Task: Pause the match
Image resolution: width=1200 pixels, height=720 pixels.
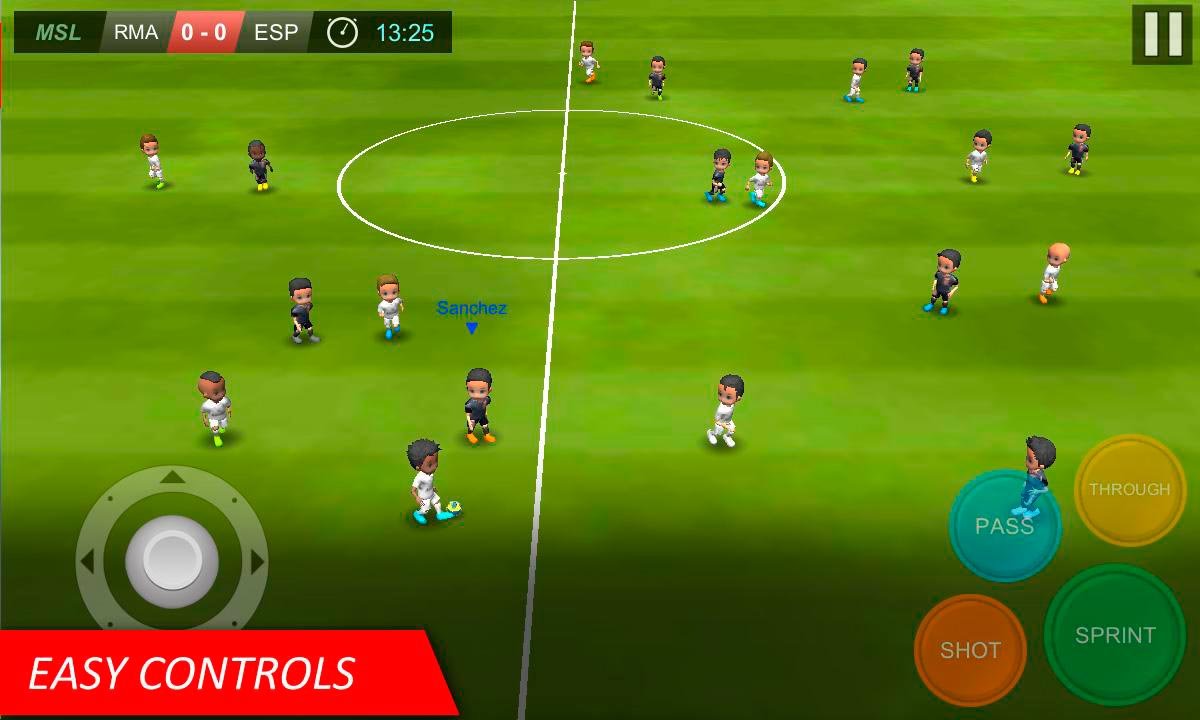Action: [1162, 34]
